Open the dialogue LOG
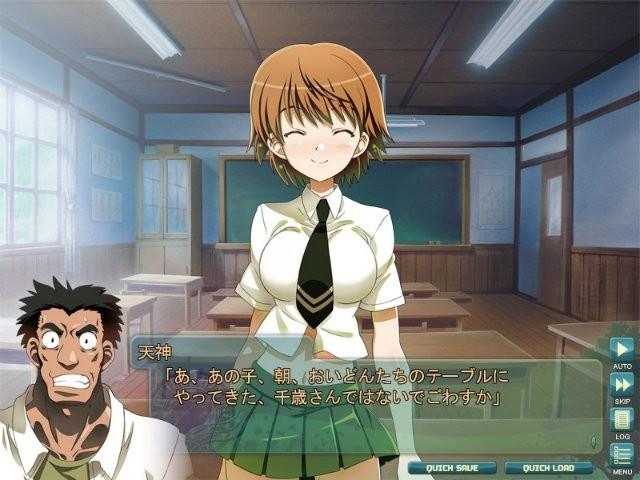 coord(622,419)
